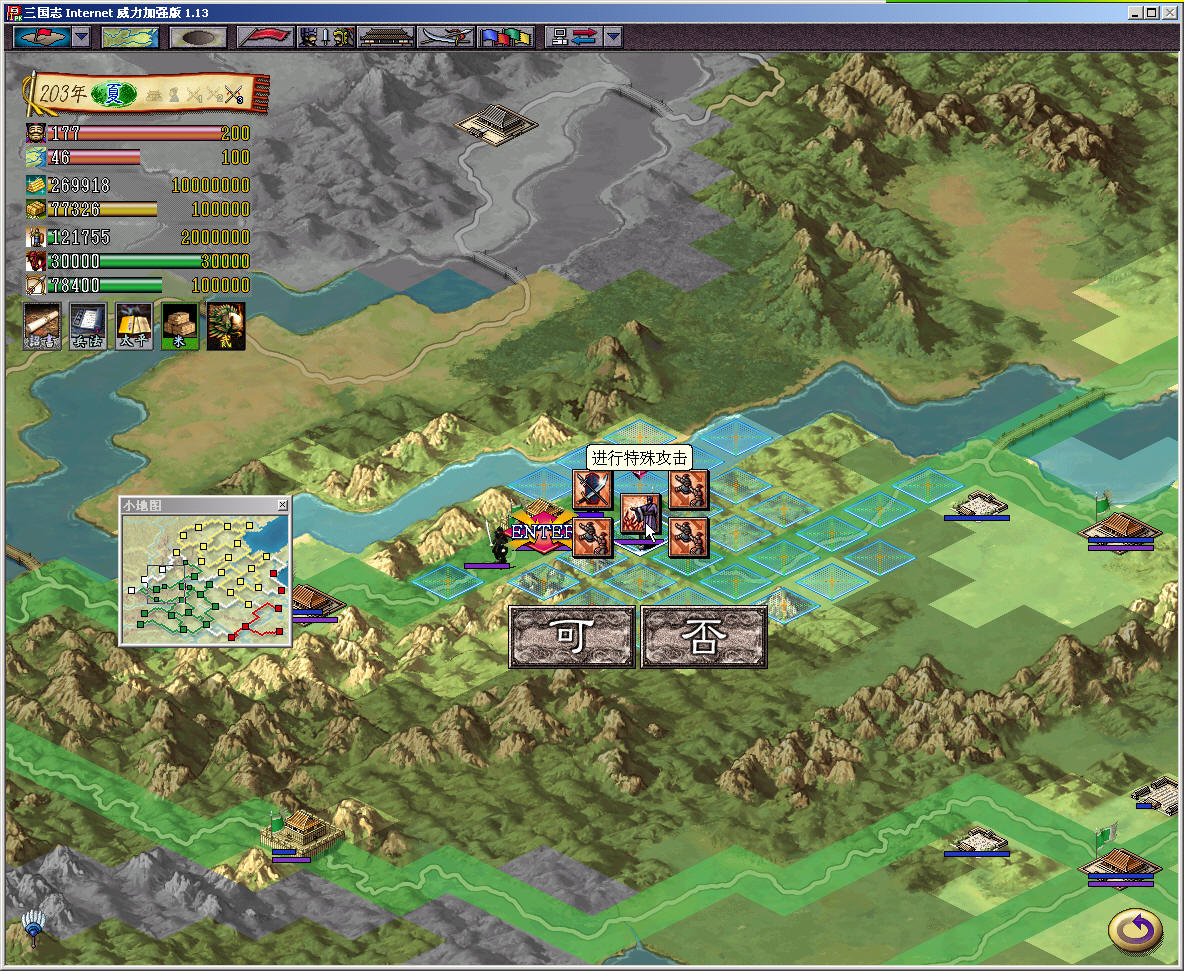Screen dimensions: 1184x971
Task: Click the colored faction flags toolbar button
Action: (x=506, y=37)
